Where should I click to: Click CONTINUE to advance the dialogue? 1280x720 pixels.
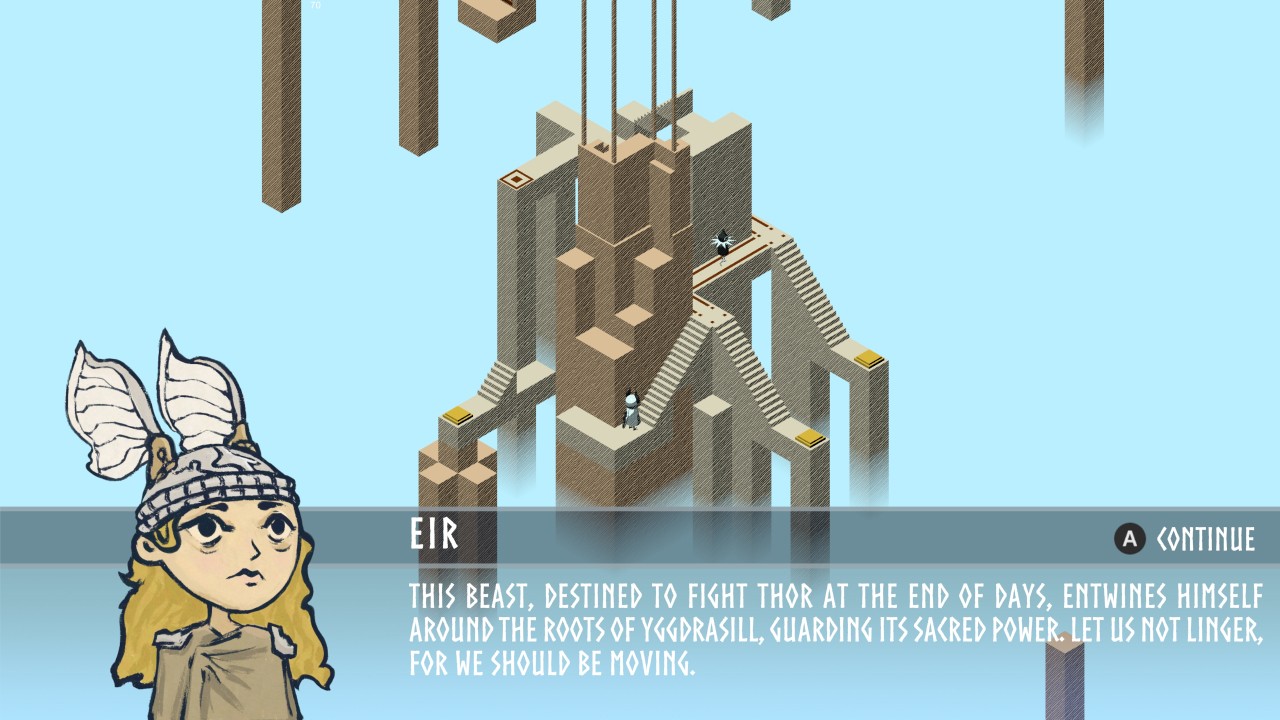pyautogui.click(x=1205, y=537)
